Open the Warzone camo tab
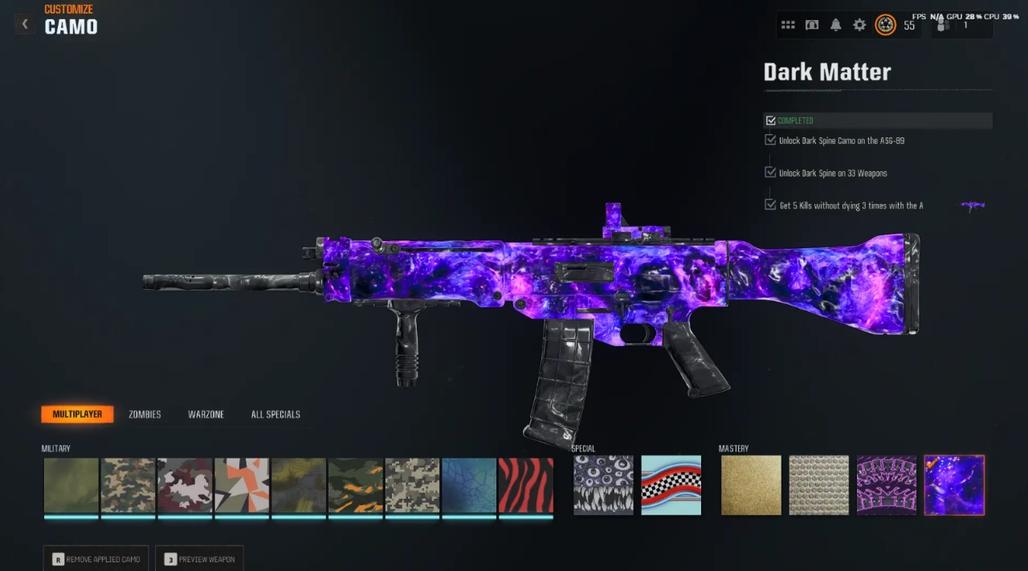 point(206,414)
